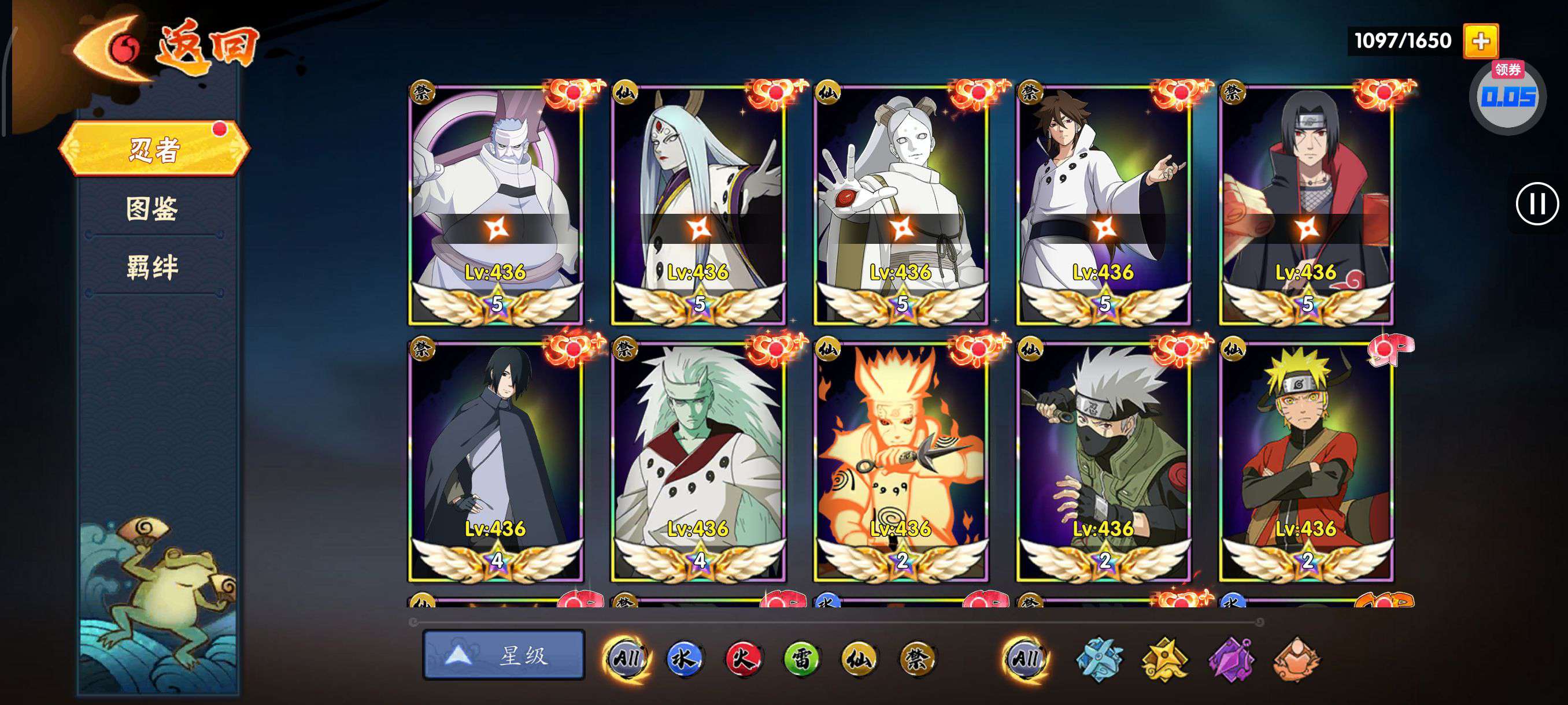Filter ninjas by water element 水

[684, 658]
